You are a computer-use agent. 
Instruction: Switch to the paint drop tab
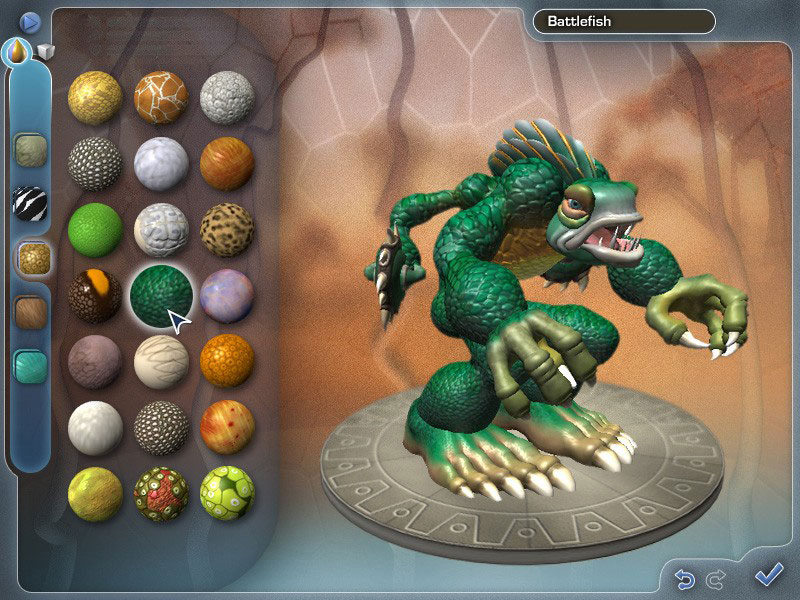[x=18, y=50]
